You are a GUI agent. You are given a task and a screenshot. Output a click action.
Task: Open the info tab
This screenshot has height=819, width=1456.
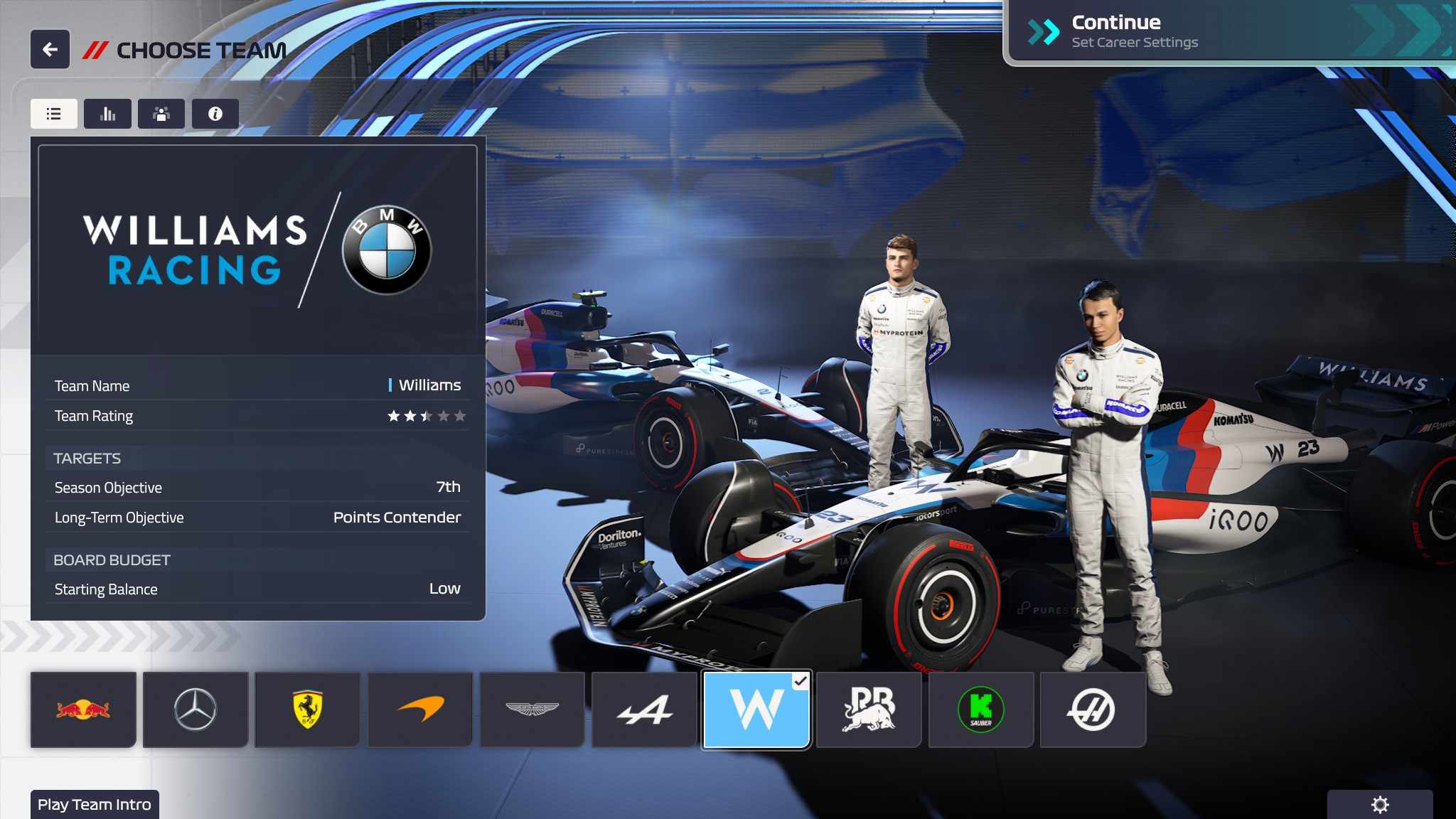point(215,114)
